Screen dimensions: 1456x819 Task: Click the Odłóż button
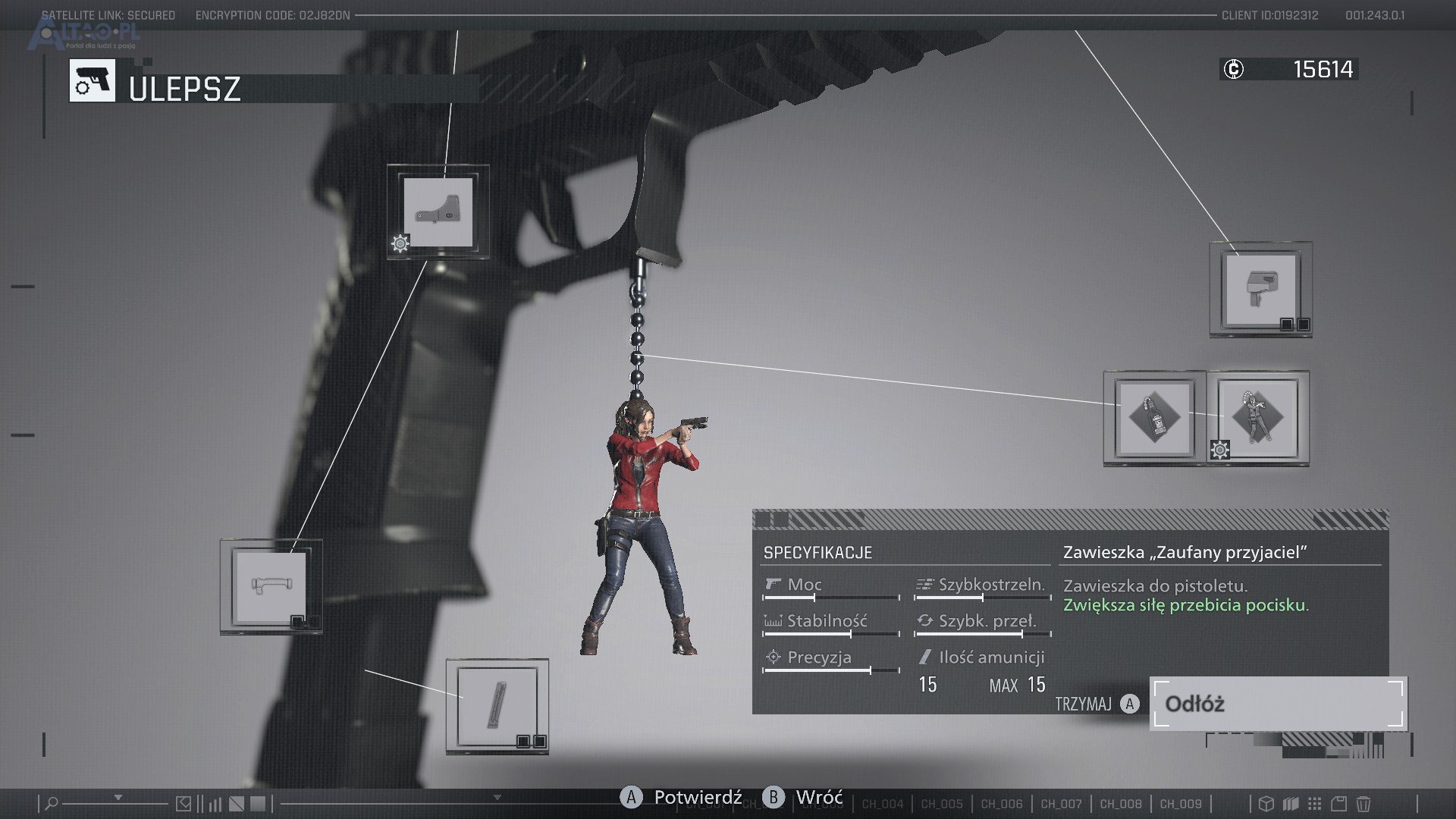click(1278, 704)
